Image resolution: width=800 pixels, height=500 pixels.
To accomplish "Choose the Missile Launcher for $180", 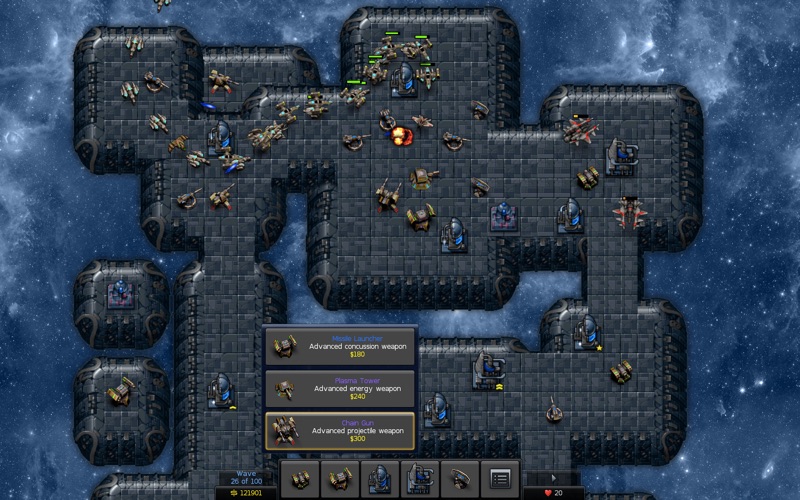I will [340, 346].
